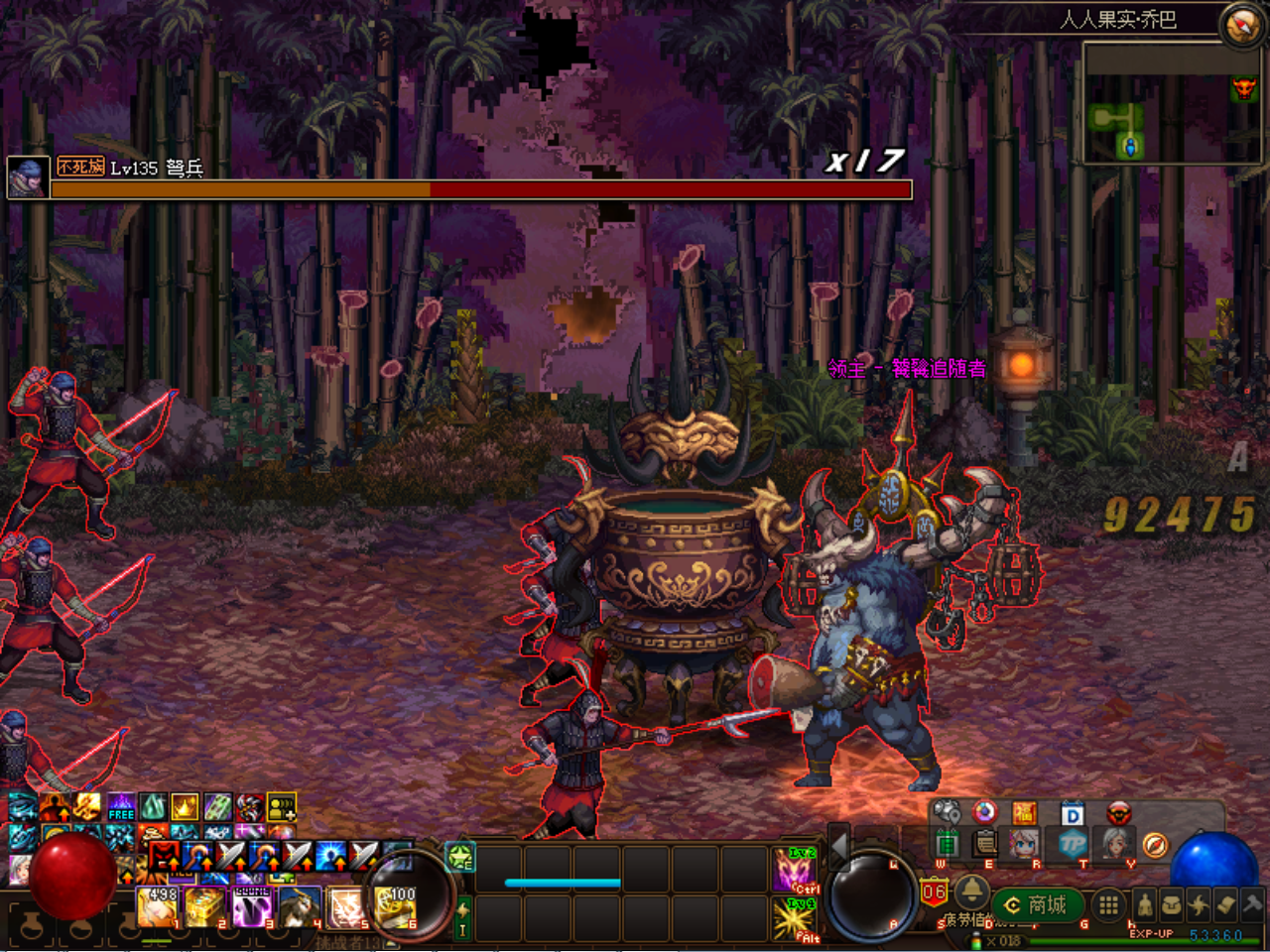The width and height of the screenshot is (1270, 952).
Task: Open the clipboard quest log icon on the E hotkey
Action: (985, 842)
